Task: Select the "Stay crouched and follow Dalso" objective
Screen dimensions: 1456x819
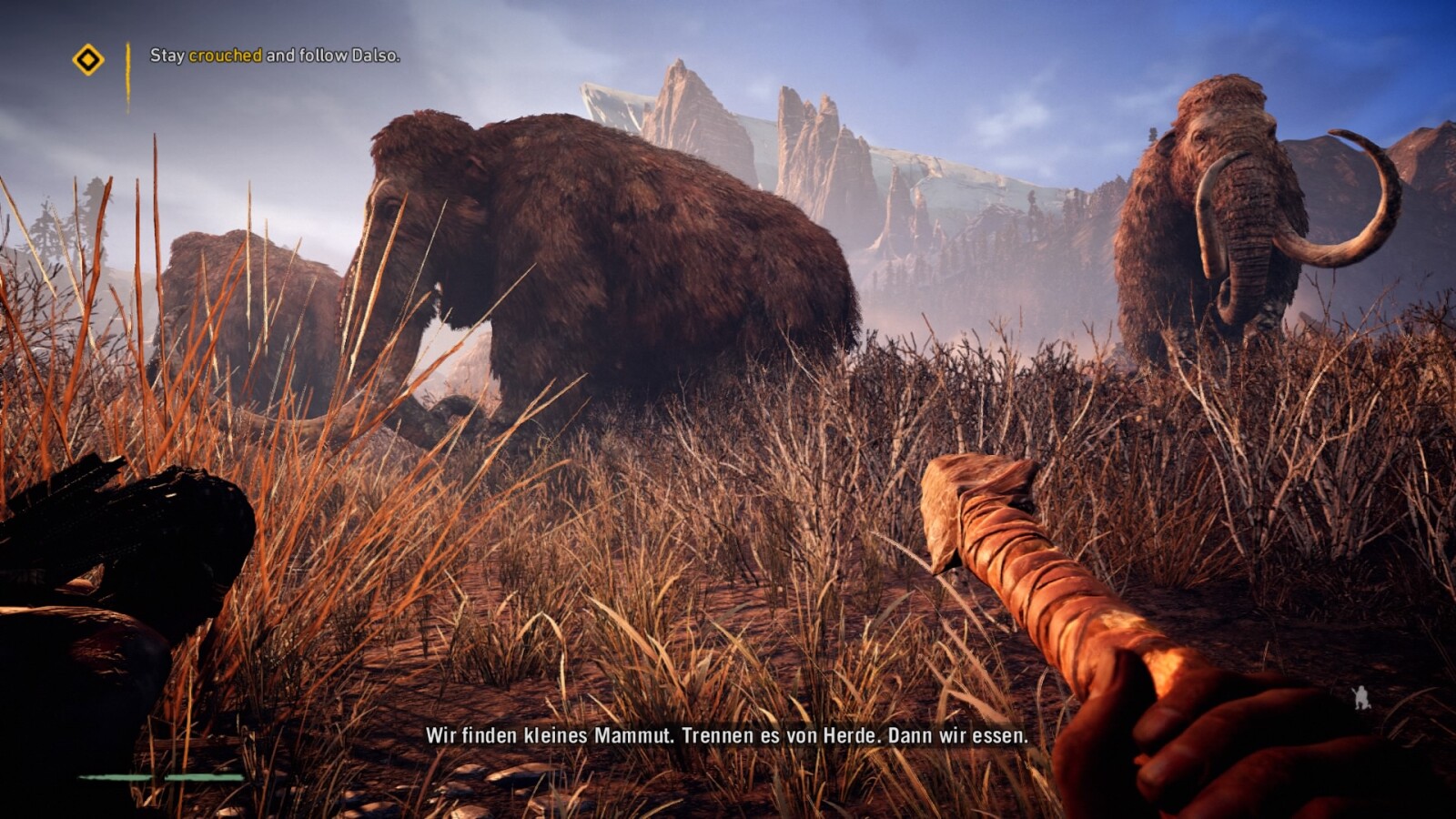Action: pyautogui.click(x=275, y=56)
